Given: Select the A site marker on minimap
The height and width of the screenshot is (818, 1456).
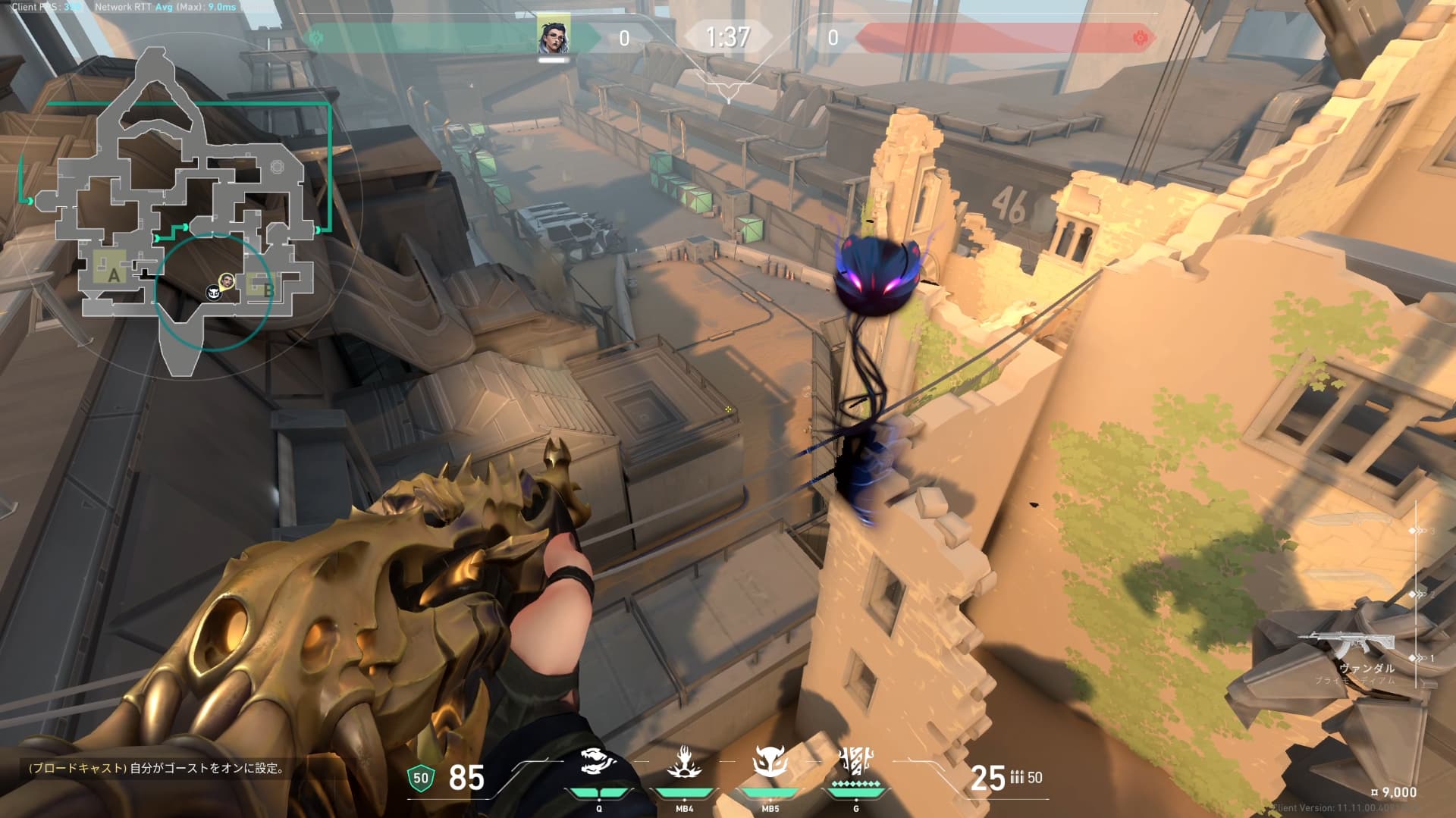Looking at the screenshot, I should tap(113, 274).
